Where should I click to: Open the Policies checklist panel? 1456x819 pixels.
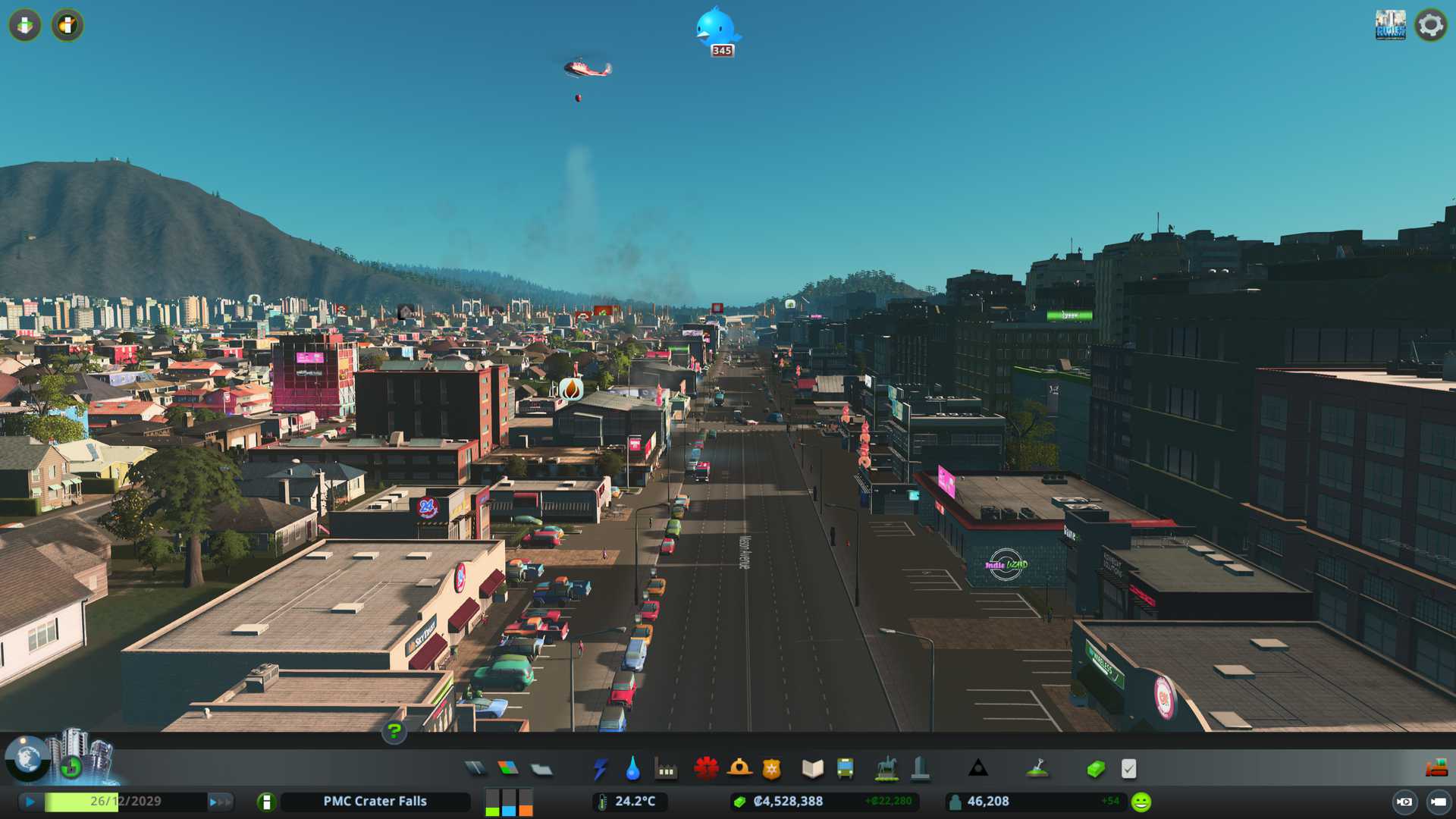(x=1128, y=769)
